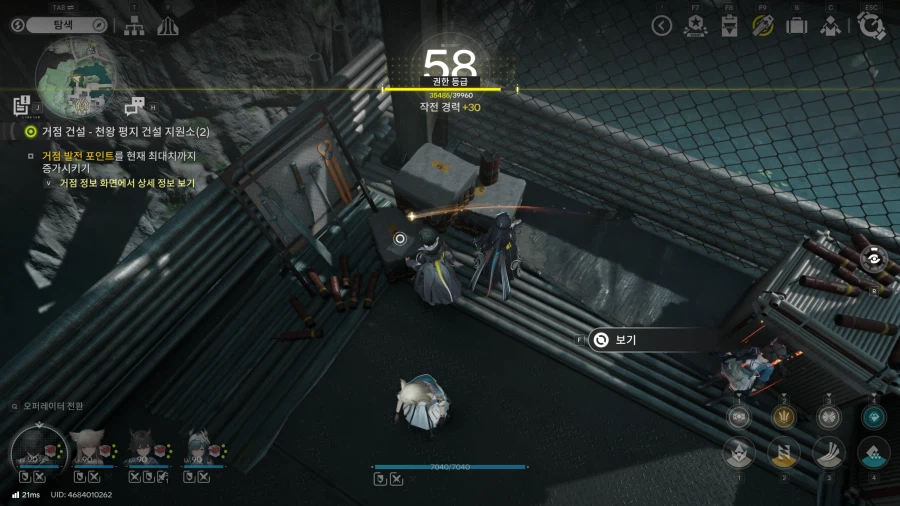Open the yellow-ringed ticket icon
Image resolution: width=900 pixels, height=506 pixels.
(x=763, y=26)
